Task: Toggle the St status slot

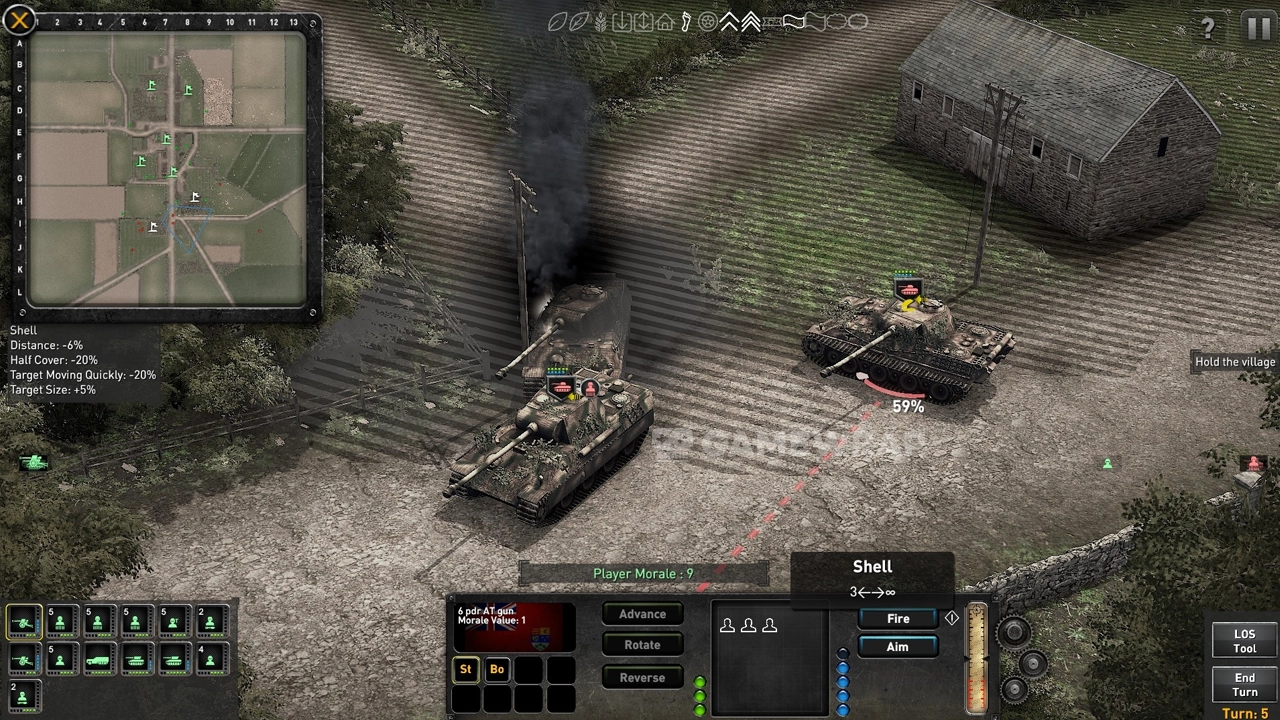Action: coord(465,669)
